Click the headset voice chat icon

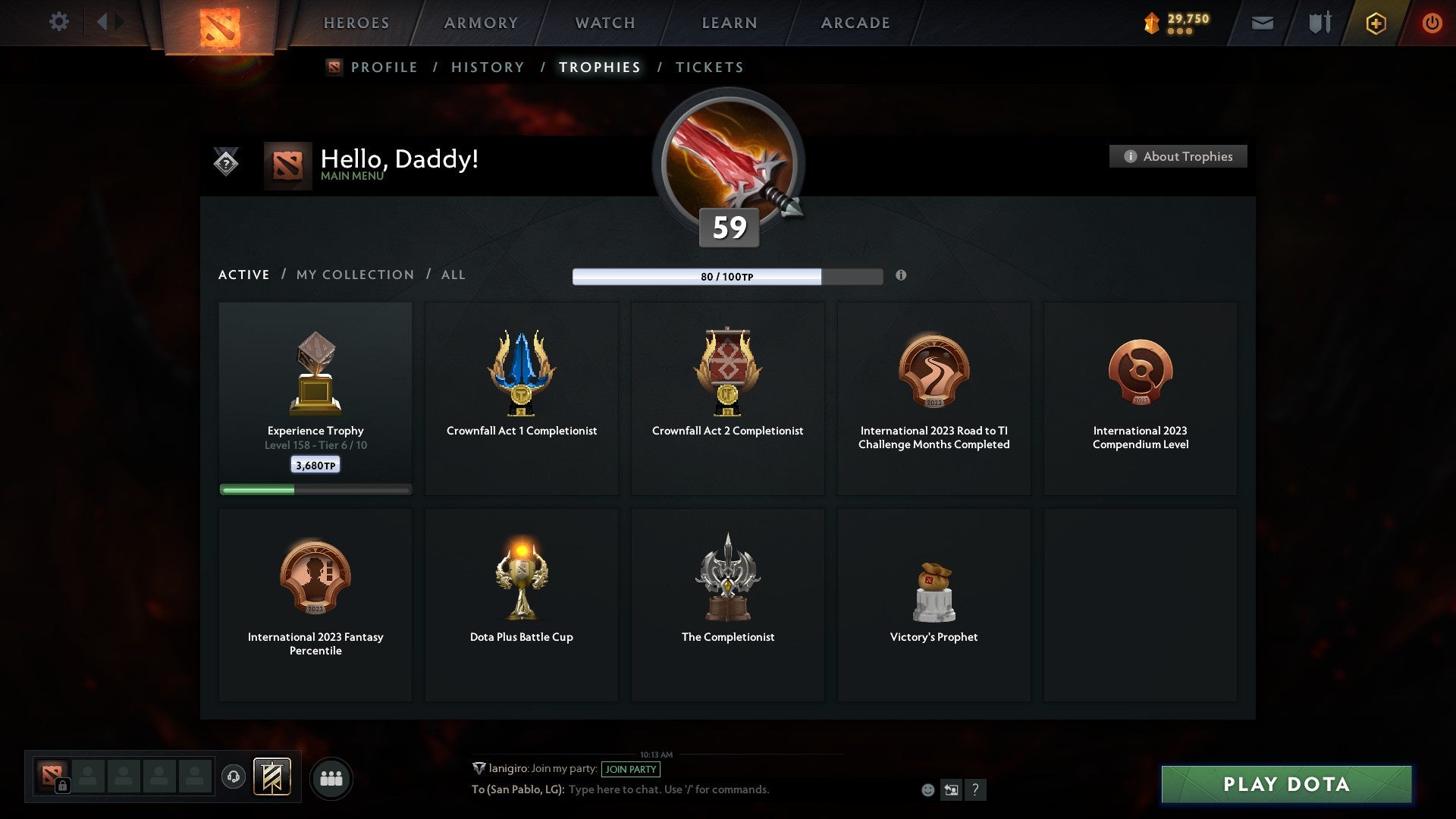pyautogui.click(x=233, y=777)
